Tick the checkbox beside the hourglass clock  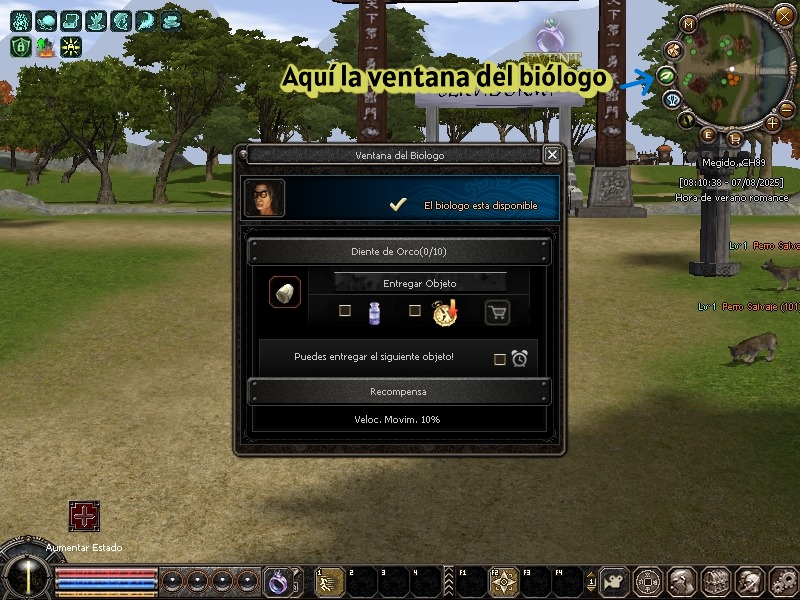click(415, 311)
